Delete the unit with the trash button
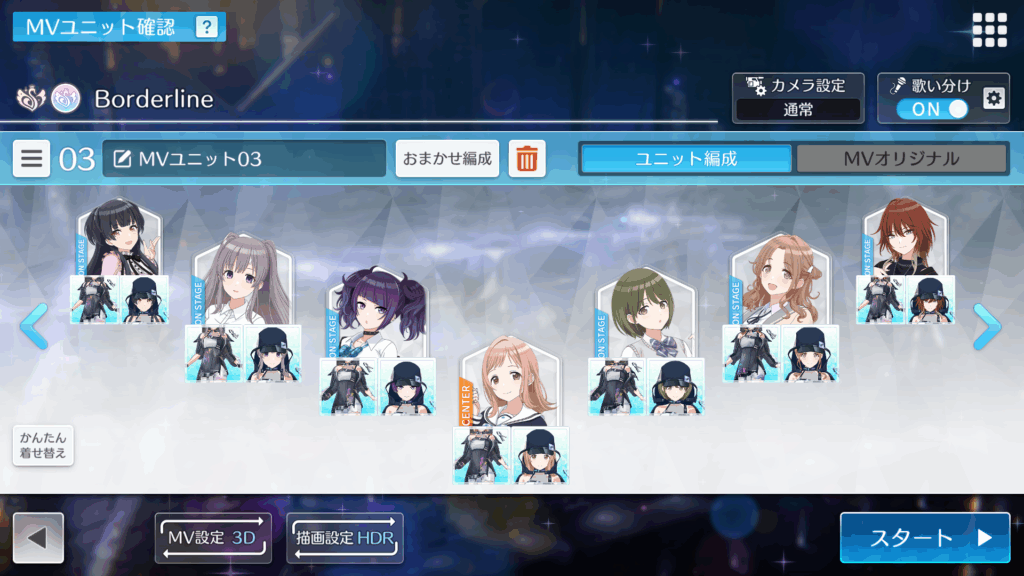This screenshot has width=1024, height=576. (x=527, y=159)
